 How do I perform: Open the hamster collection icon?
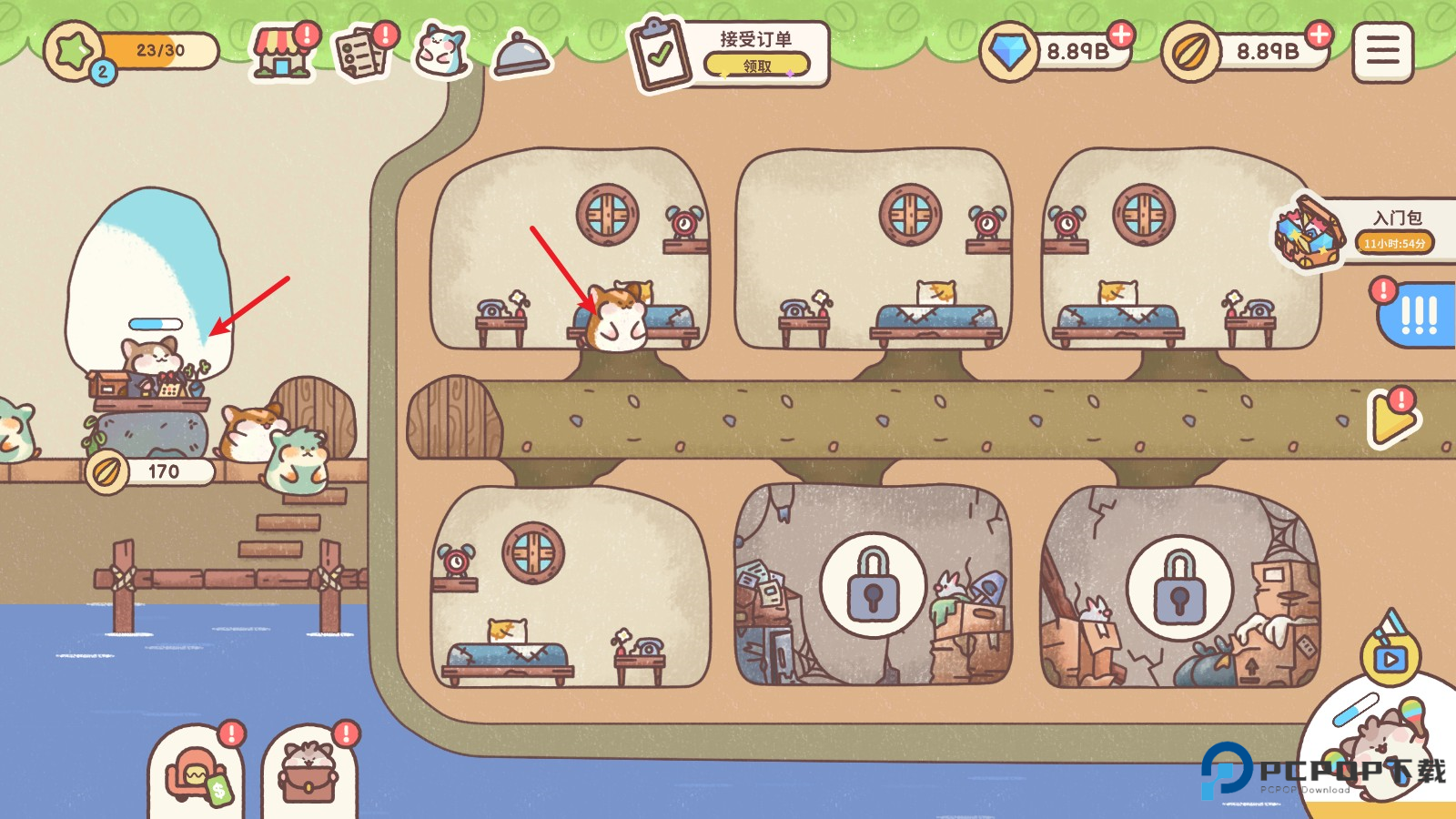click(x=441, y=52)
